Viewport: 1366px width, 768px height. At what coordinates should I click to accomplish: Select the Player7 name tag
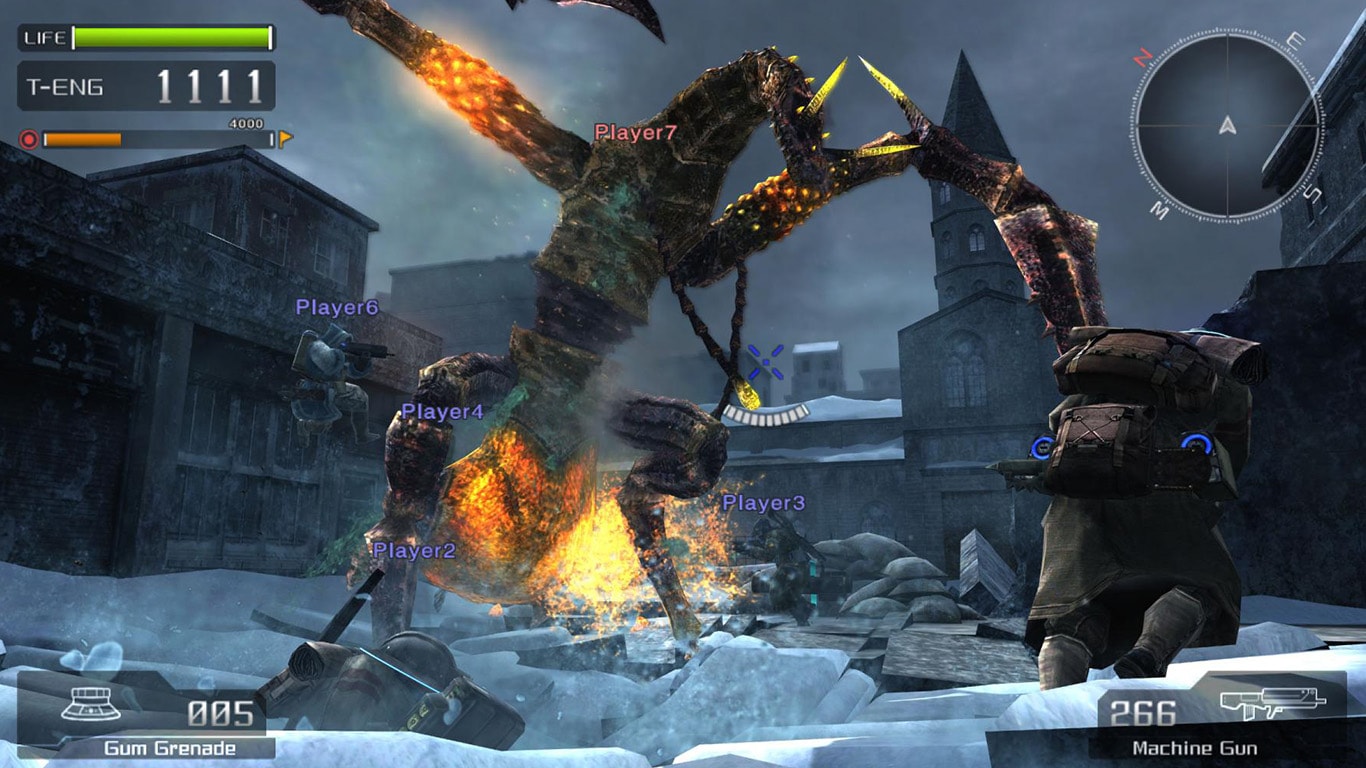(636, 132)
